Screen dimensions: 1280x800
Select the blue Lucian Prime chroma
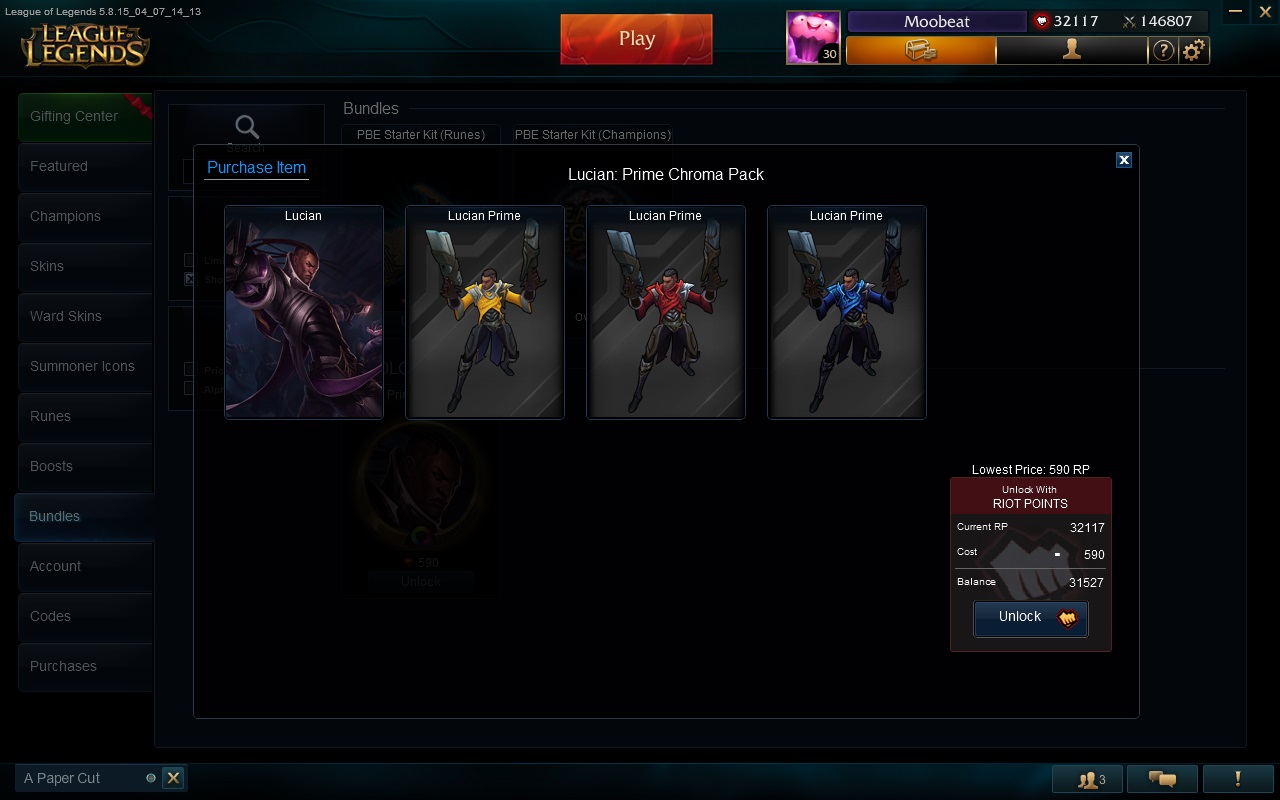click(x=847, y=312)
